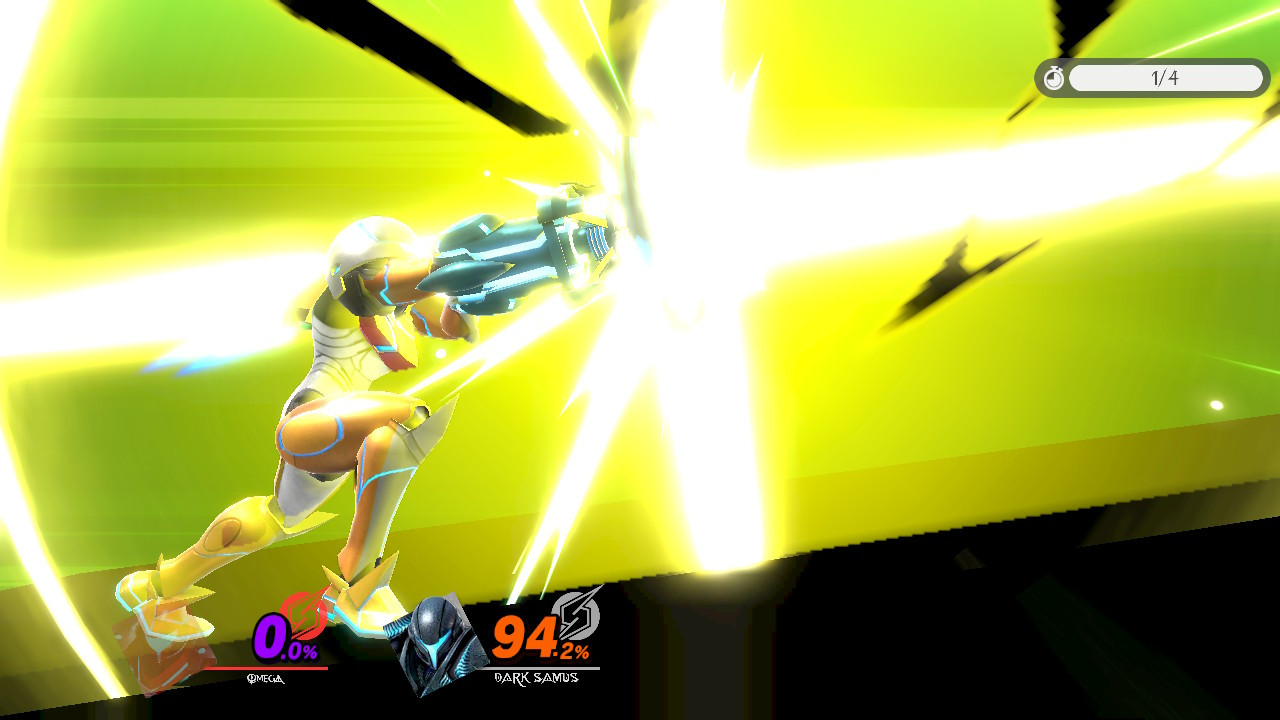Click the 1/4 round counter display
The width and height of the screenshot is (1280, 720).
tap(1164, 78)
